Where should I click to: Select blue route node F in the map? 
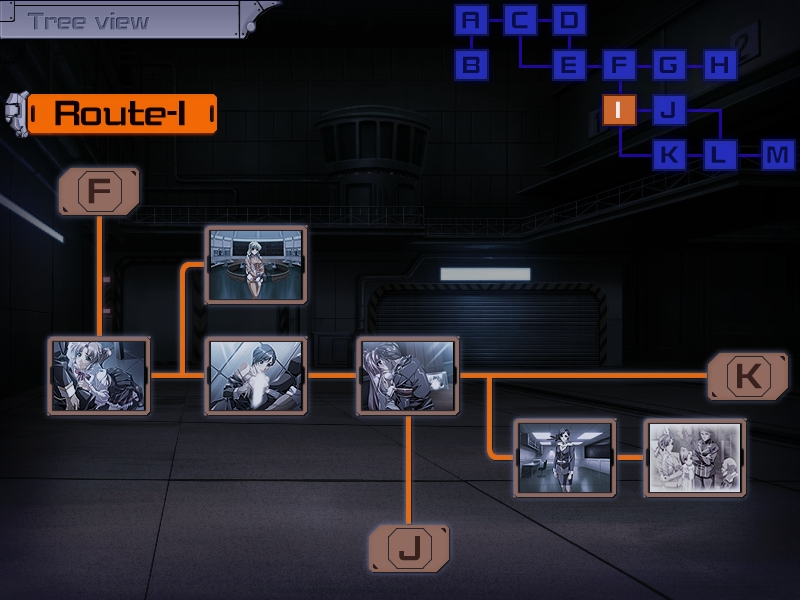coord(619,66)
